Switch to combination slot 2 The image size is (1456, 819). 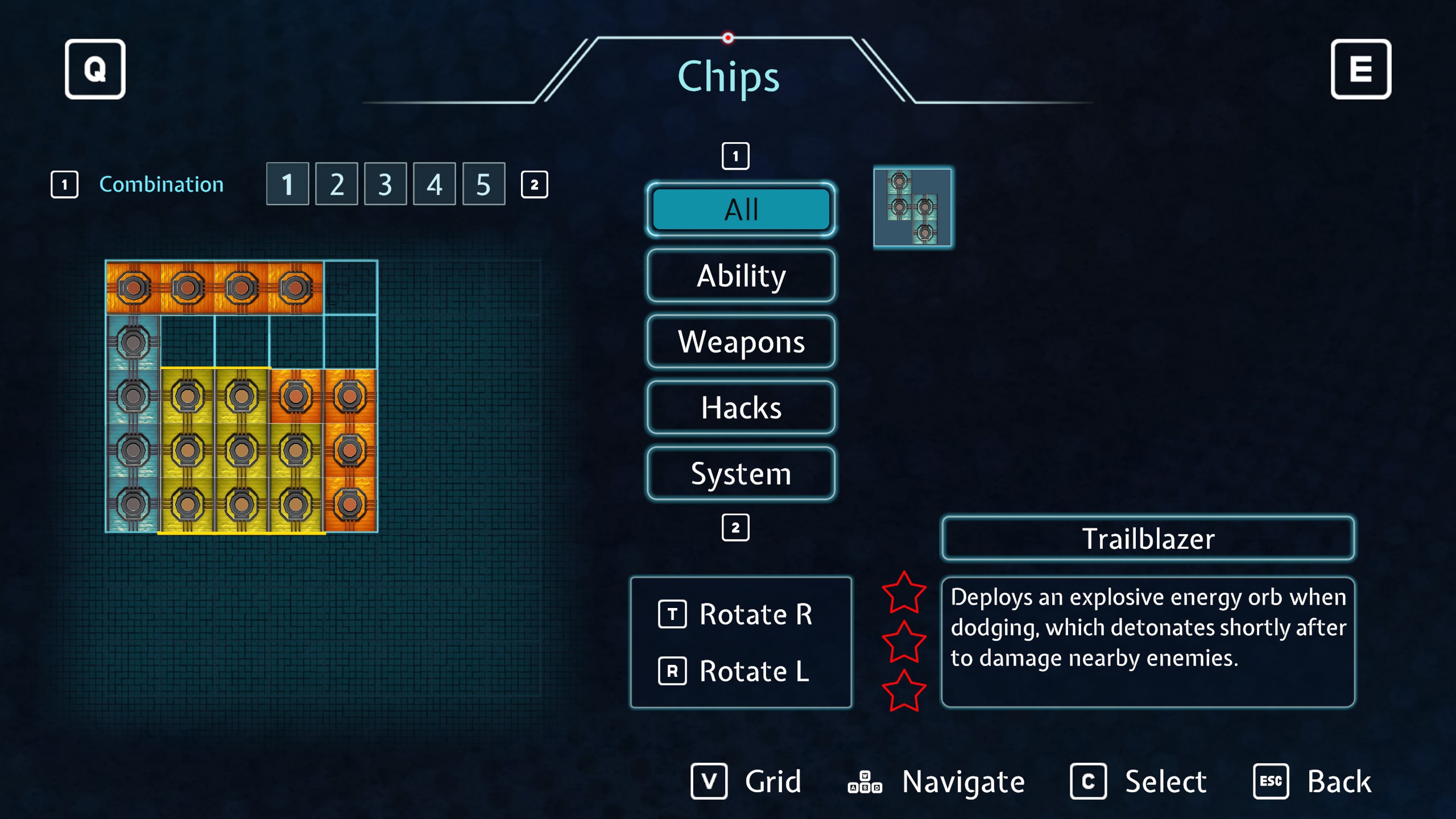(337, 184)
